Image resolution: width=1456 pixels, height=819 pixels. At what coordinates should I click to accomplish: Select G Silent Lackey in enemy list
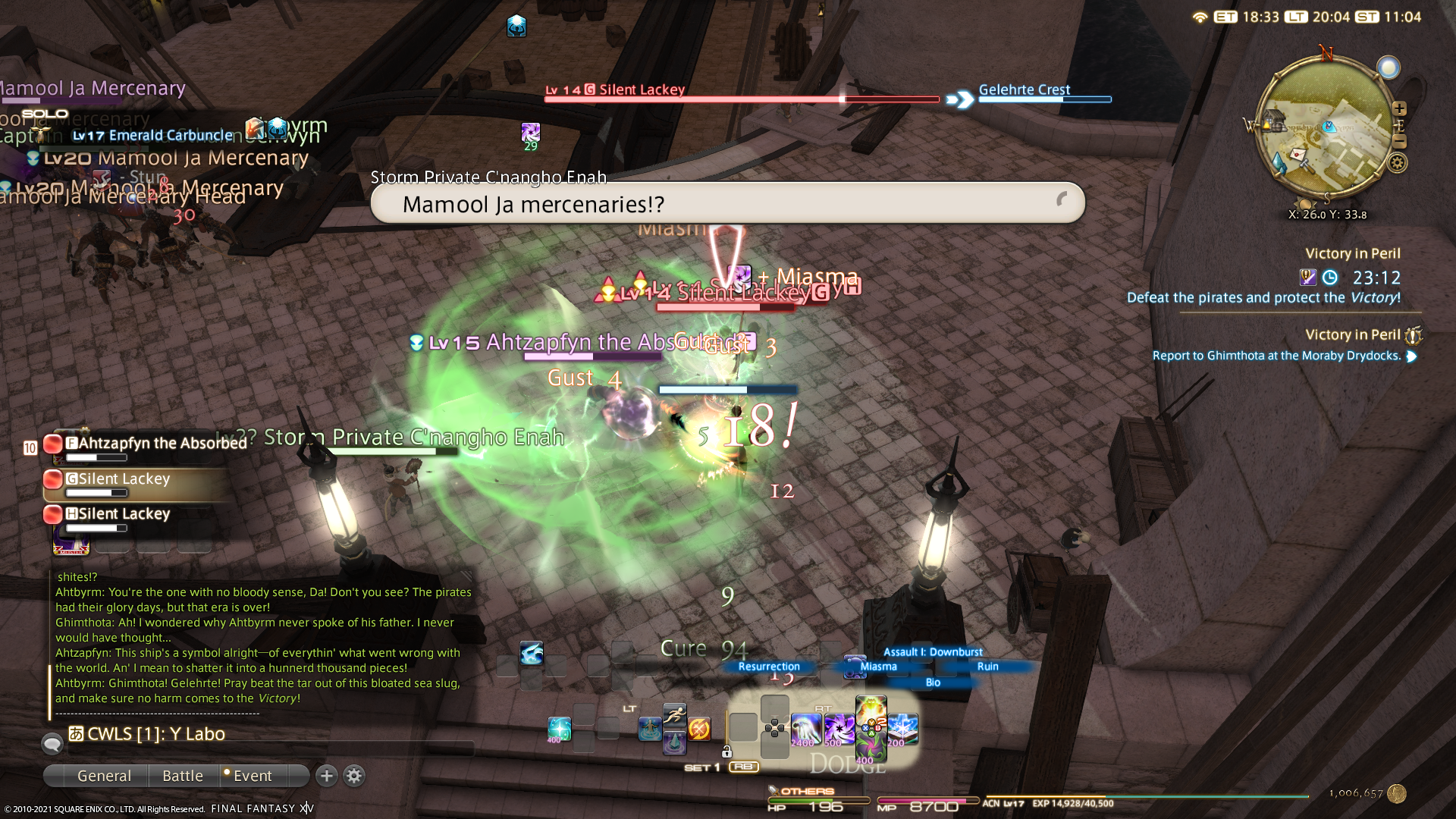point(125,480)
